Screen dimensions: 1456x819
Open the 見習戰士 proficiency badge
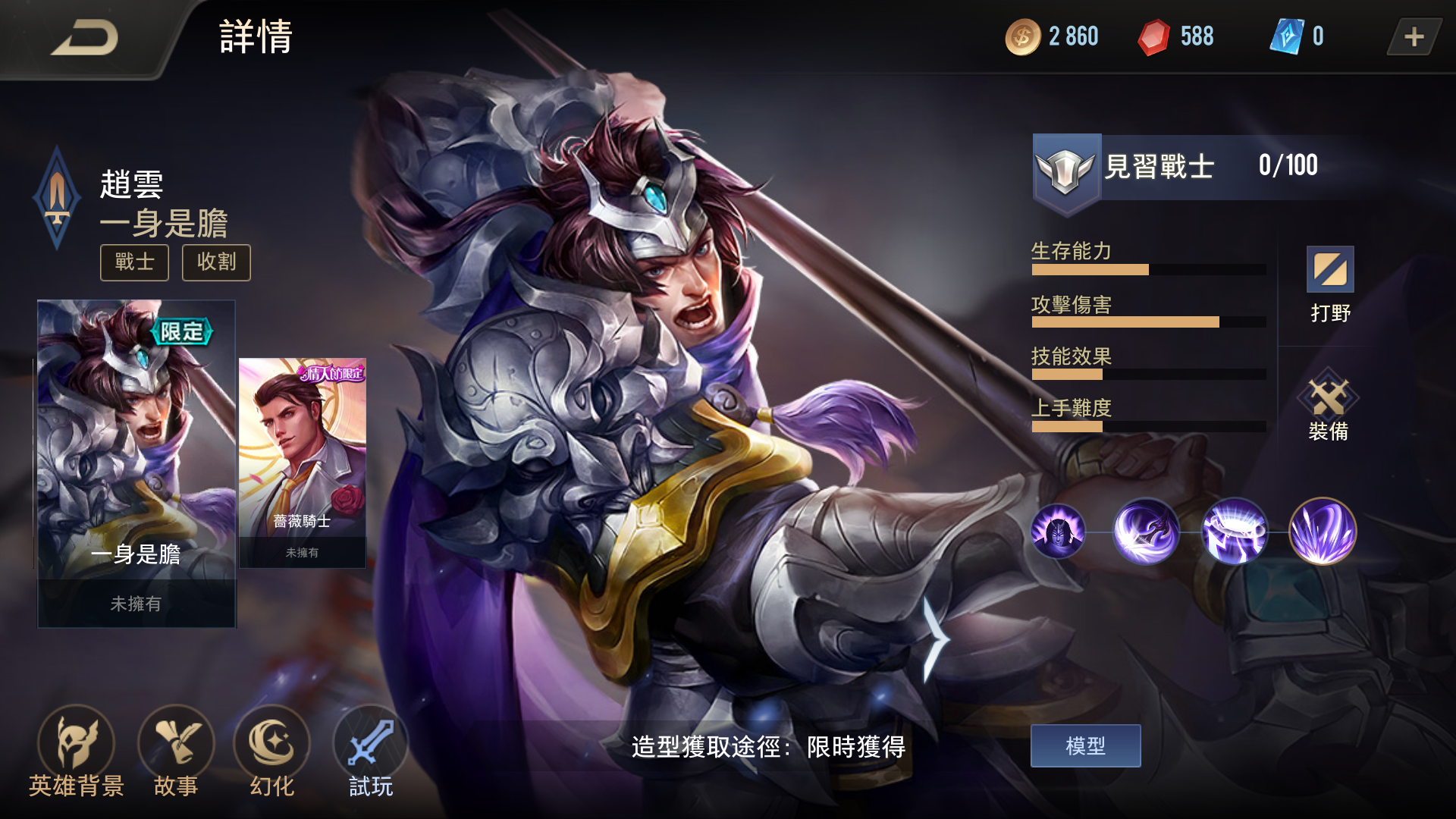pyautogui.click(x=1066, y=168)
